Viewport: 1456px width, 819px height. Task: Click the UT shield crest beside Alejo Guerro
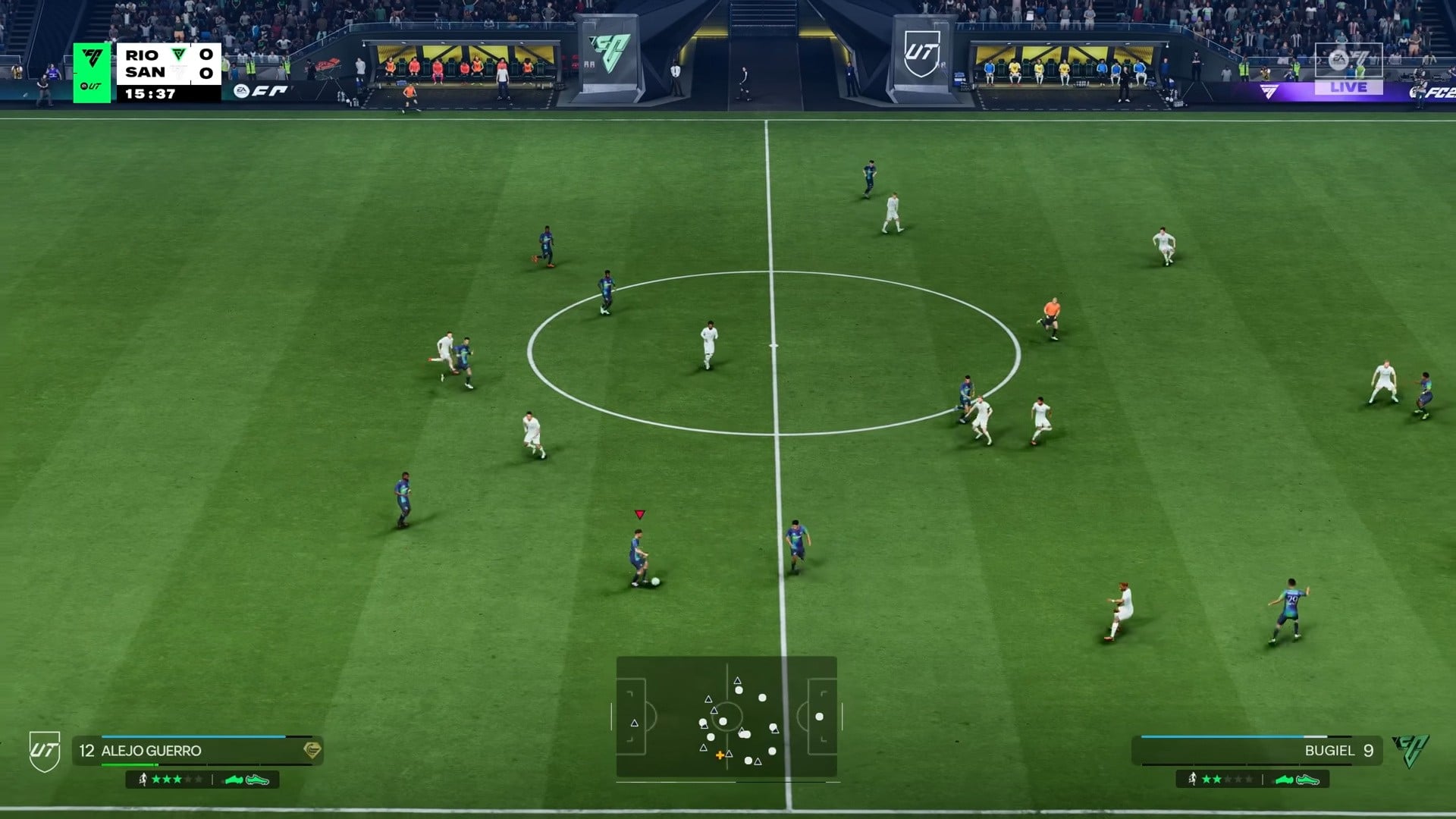pos(45,752)
